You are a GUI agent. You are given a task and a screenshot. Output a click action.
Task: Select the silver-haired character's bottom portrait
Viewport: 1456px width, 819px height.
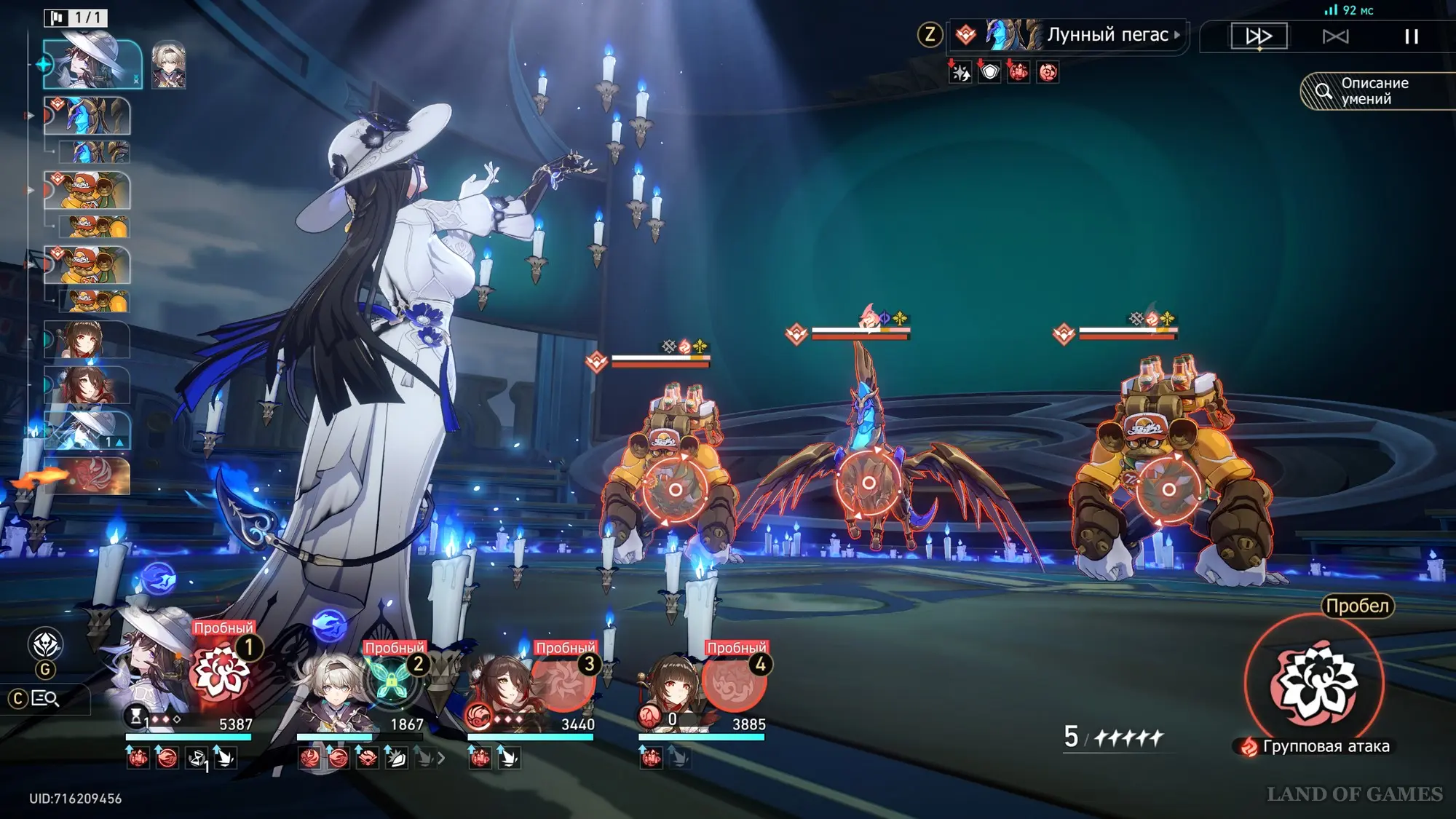[331, 688]
